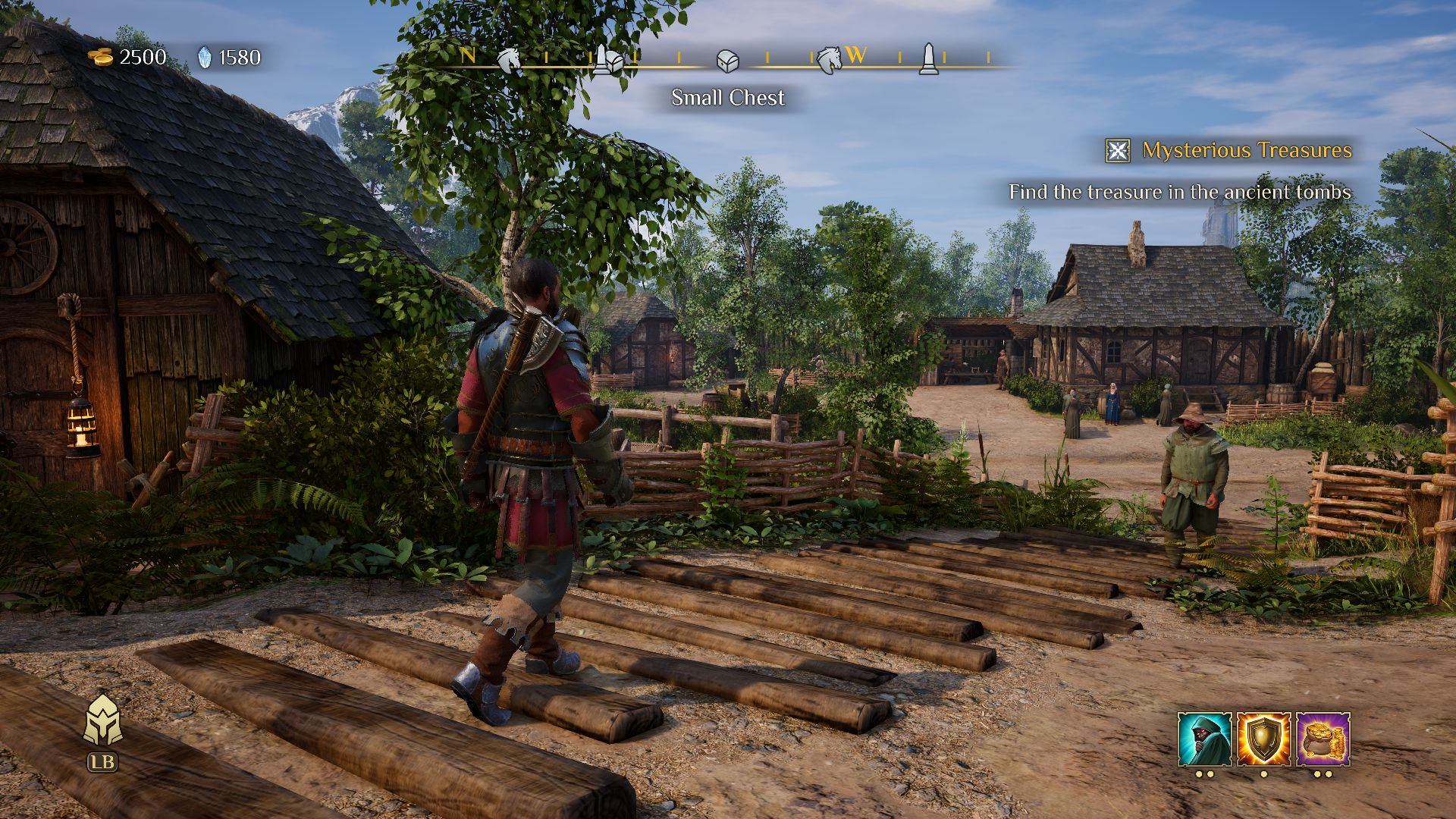Select the Mysterious Treasures quest tracker
1456x819 pixels.
(x=1247, y=150)
